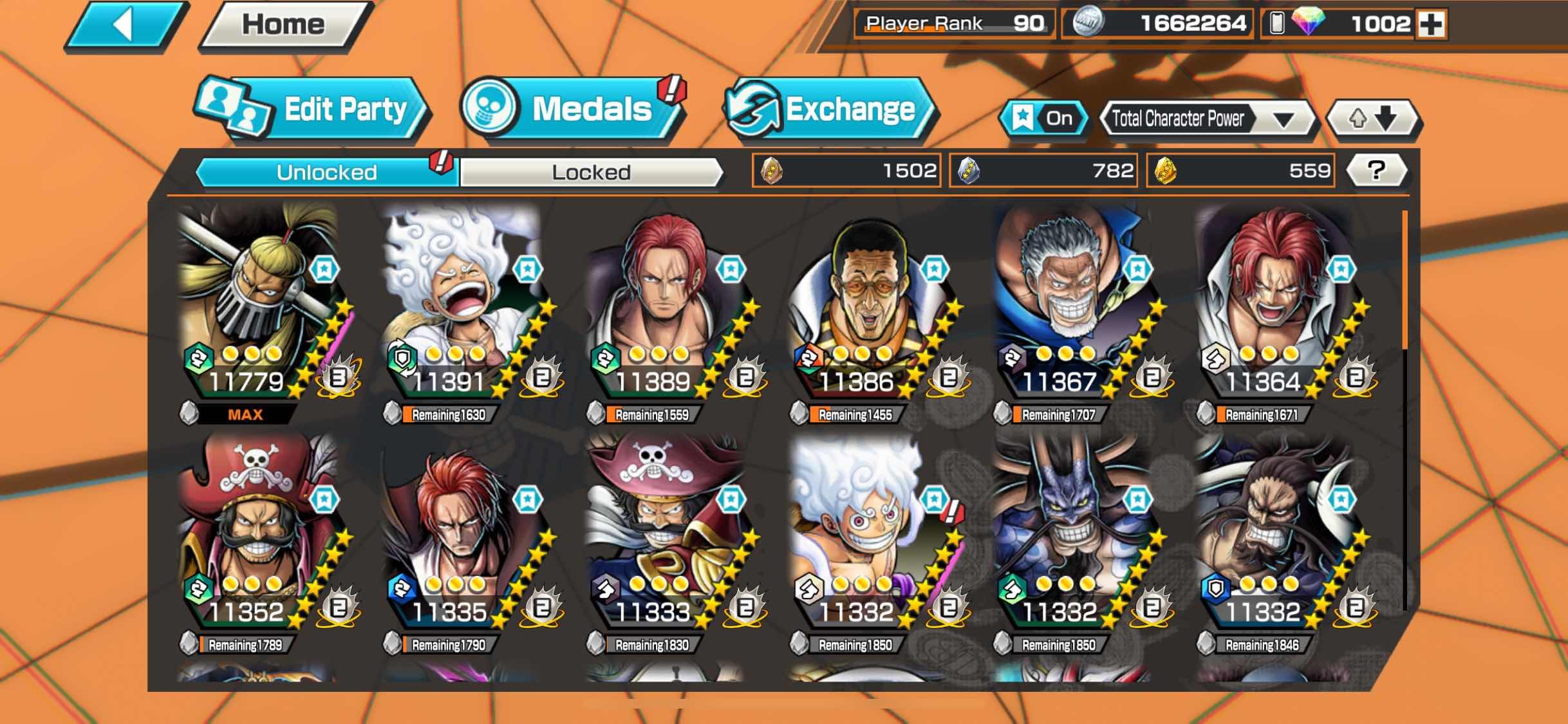Reverse the sort order with arrows button

click(x=1372, y=118)
